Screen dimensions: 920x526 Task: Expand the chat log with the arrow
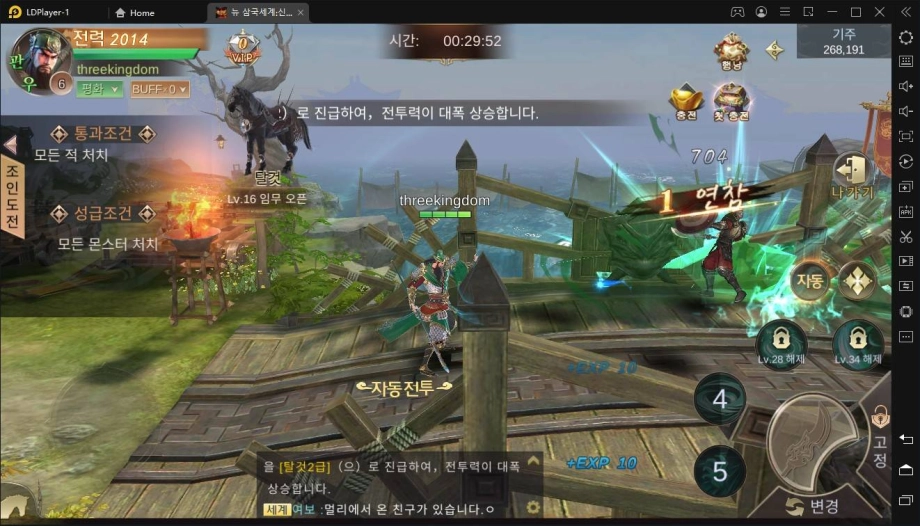[x=534, y=461]
